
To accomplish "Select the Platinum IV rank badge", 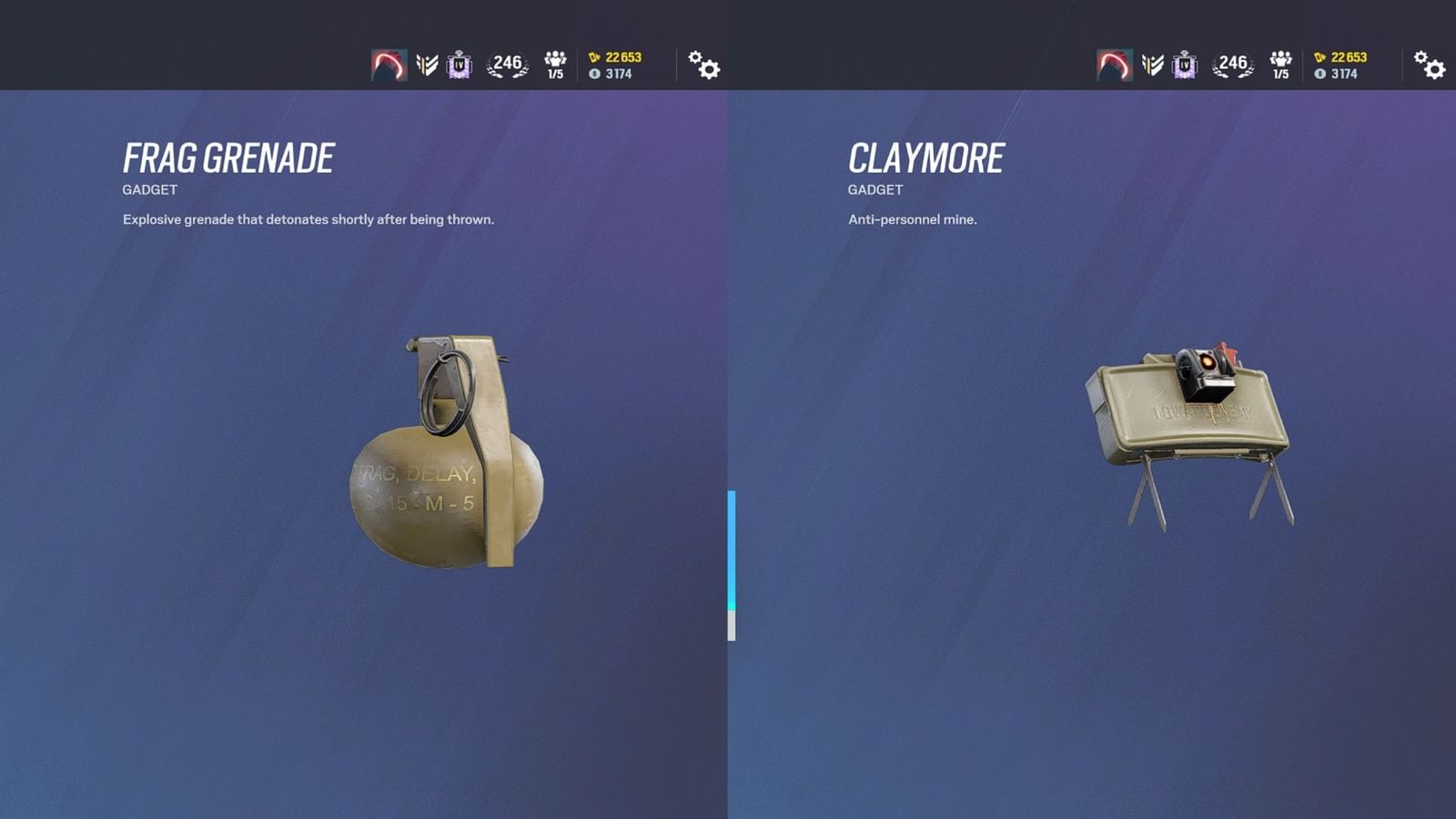I will pyautogui.click(x=459, y=64).
